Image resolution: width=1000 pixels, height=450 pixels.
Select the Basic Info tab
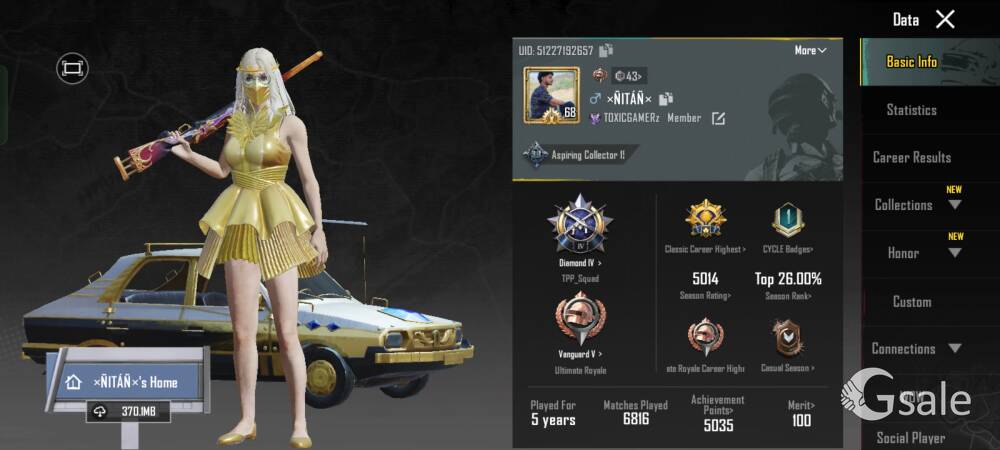point(911,62)
